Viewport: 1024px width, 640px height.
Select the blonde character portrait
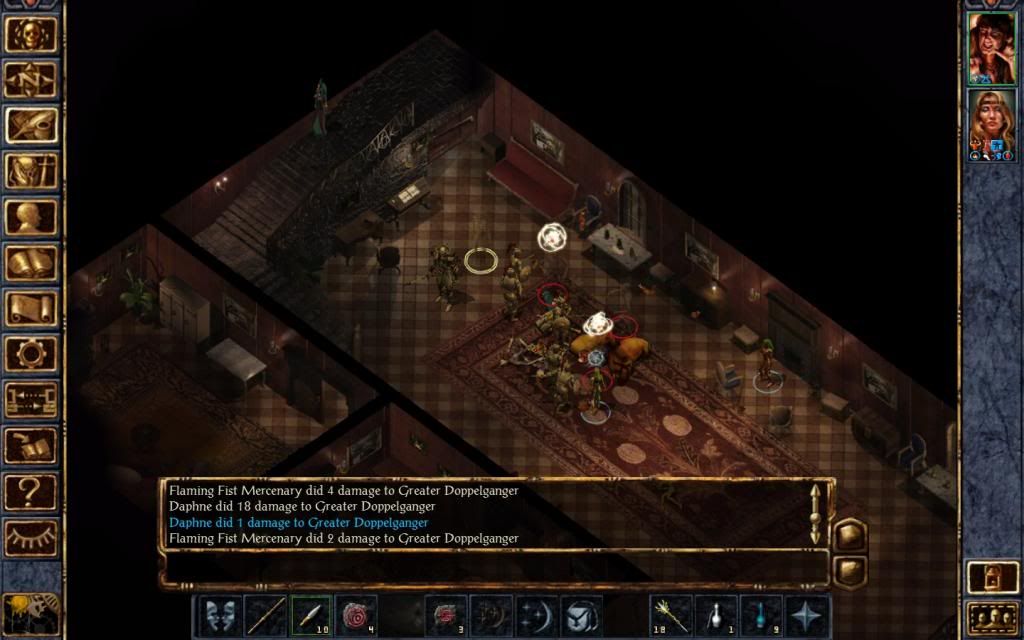coord(992,125)
